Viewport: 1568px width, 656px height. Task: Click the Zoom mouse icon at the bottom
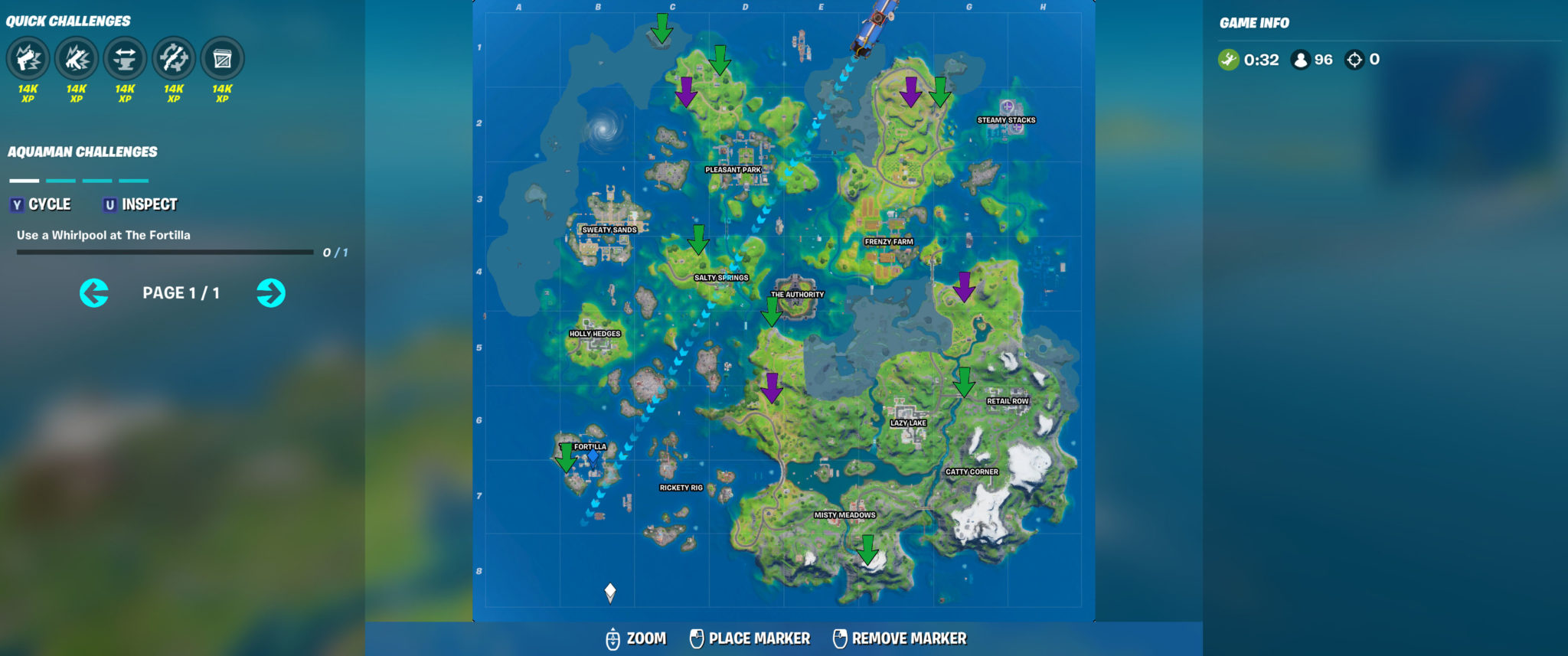(612, 637)
